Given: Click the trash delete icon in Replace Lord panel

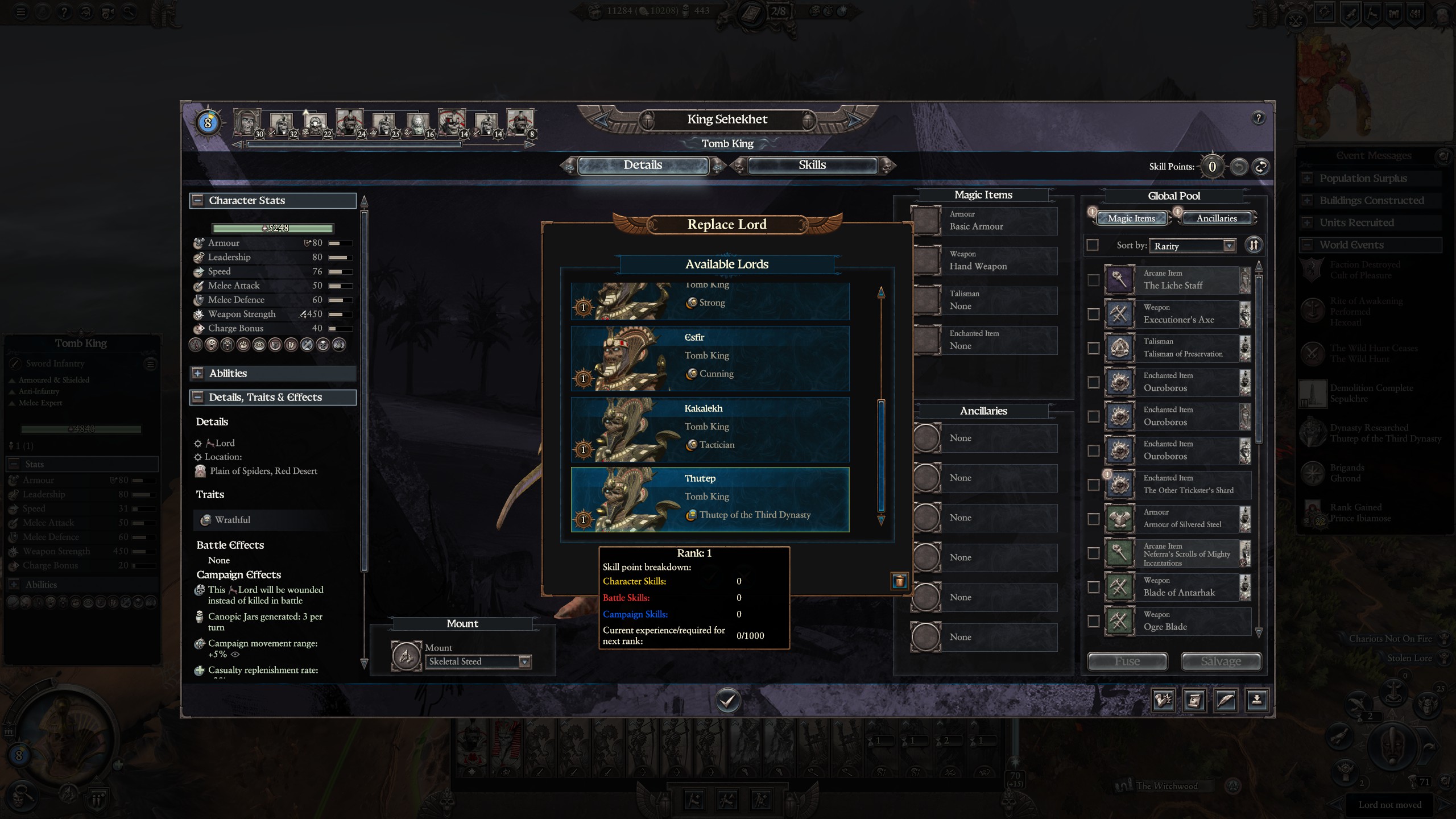Looking at the screenshot, I should pyautogui.click(x=899, y=580).
